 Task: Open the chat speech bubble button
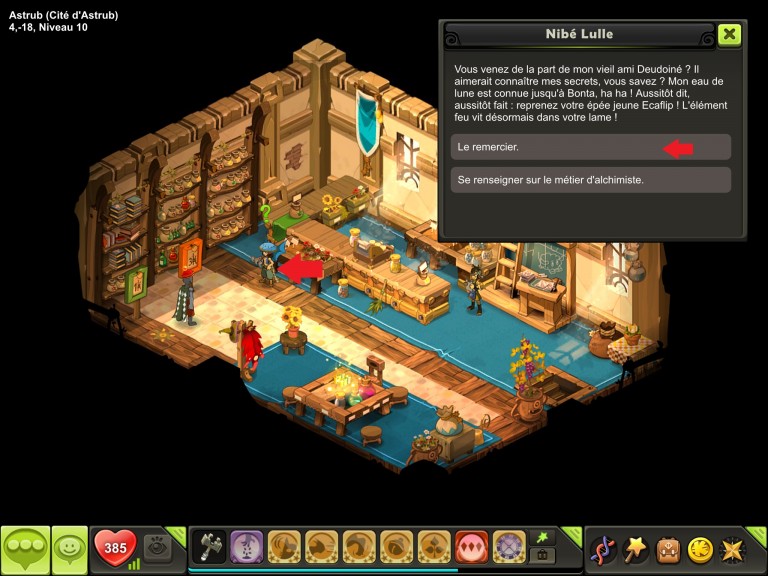pyautogui.click(x=25, y=549)
